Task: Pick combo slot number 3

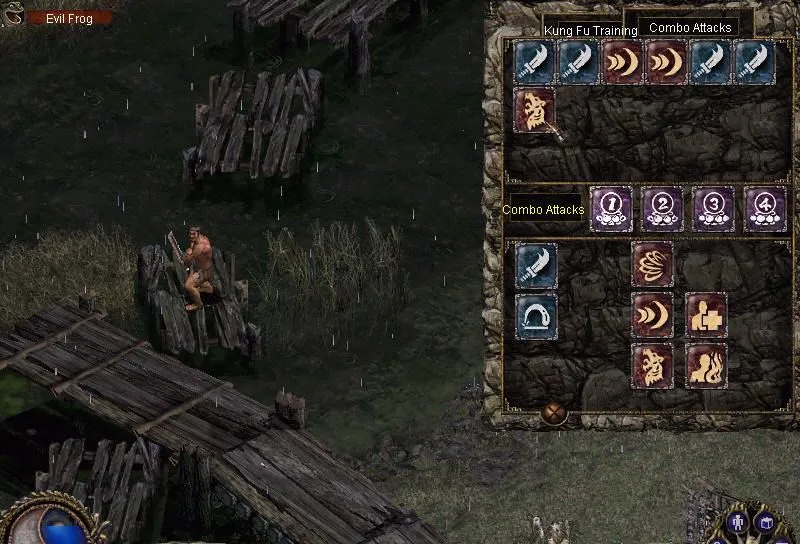Action: (x=713, y=208)
